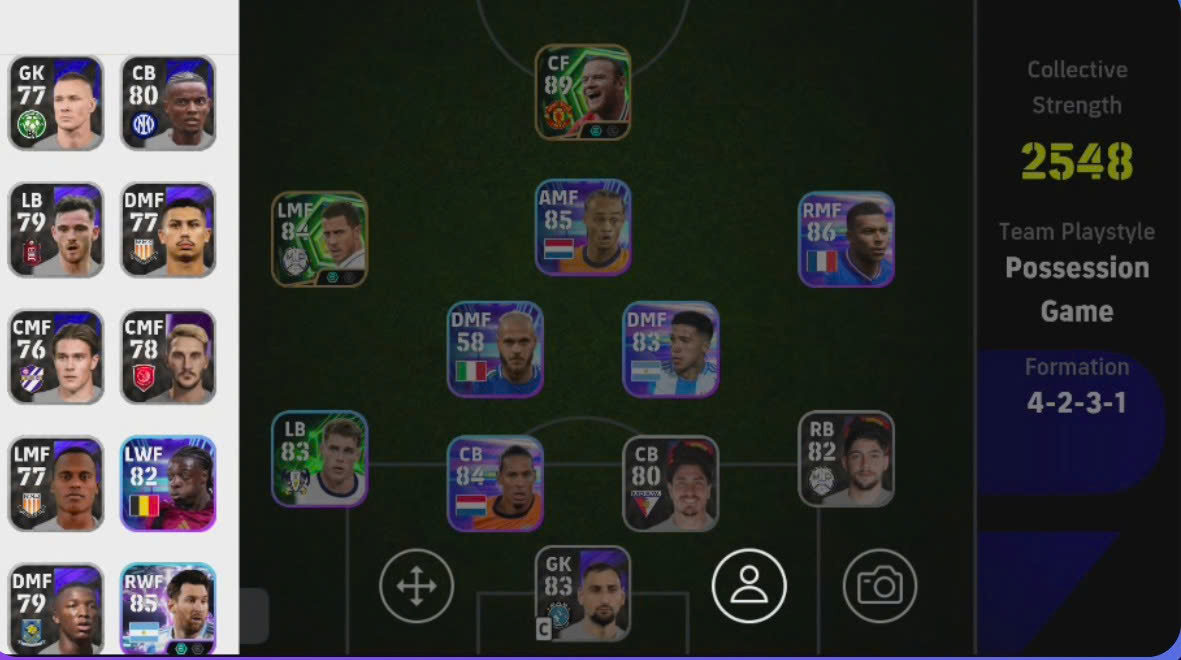Choose the RB 82 right back card

click(846, 459)
